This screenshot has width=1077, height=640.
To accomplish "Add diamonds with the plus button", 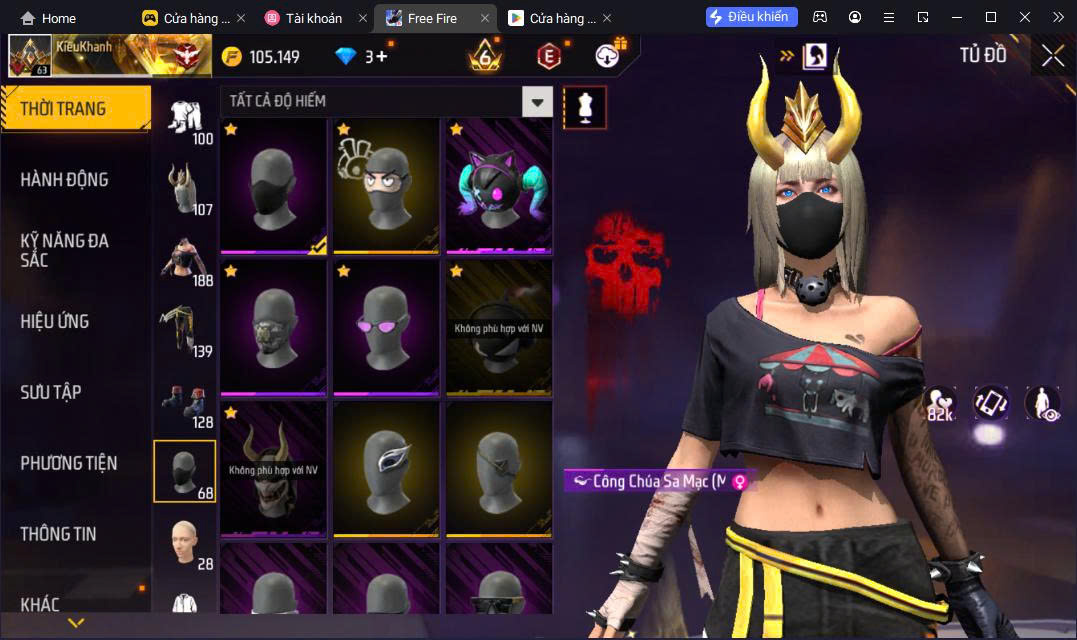I will 381,57.
